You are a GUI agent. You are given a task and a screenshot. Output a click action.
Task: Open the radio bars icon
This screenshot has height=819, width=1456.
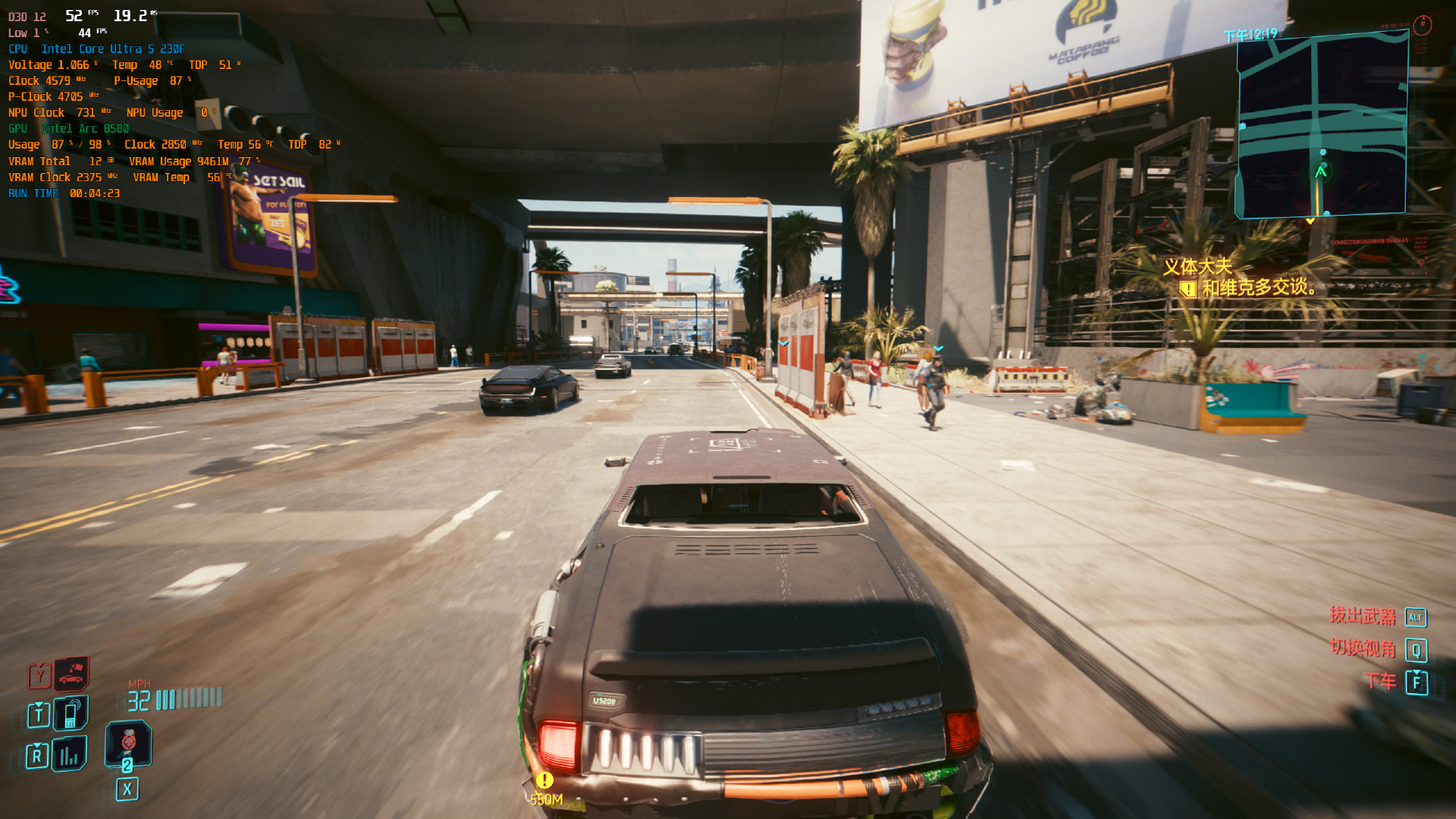pyautogui.click(x=69, y=755)
